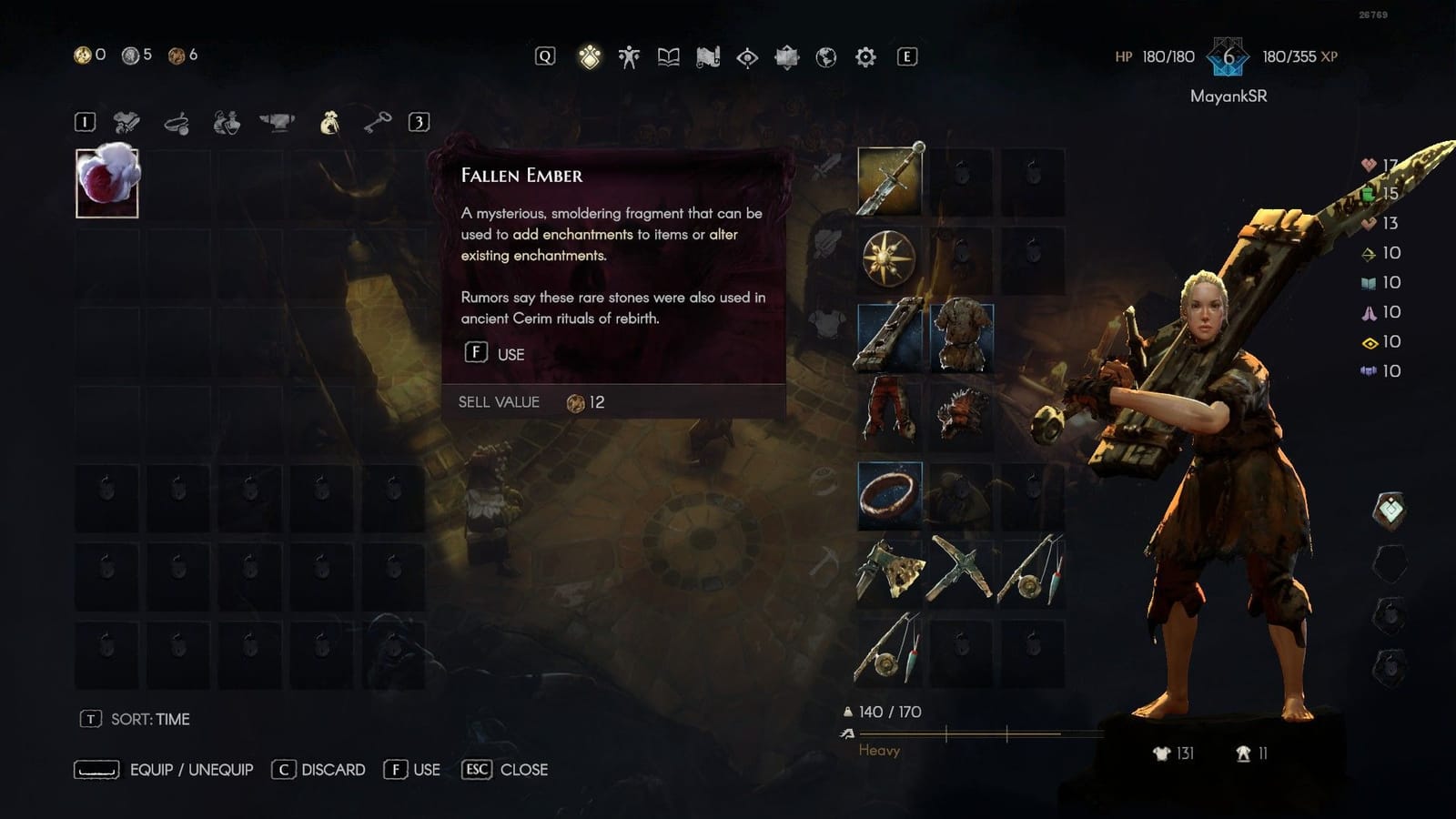Screen dimensions: 1456x819
Task: Switch to inventory page 1
Action: click(x=84, y=121)
